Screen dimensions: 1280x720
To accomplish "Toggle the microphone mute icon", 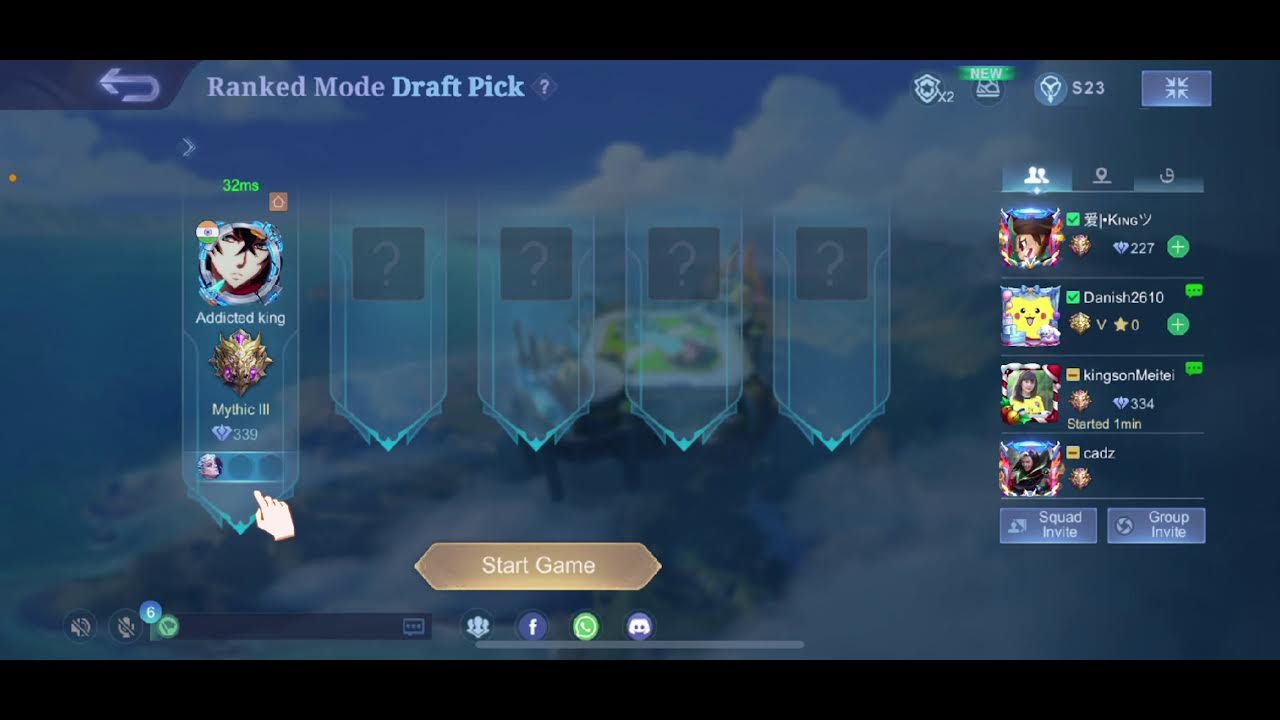I will pyautogui.click(x=126, y=627).
